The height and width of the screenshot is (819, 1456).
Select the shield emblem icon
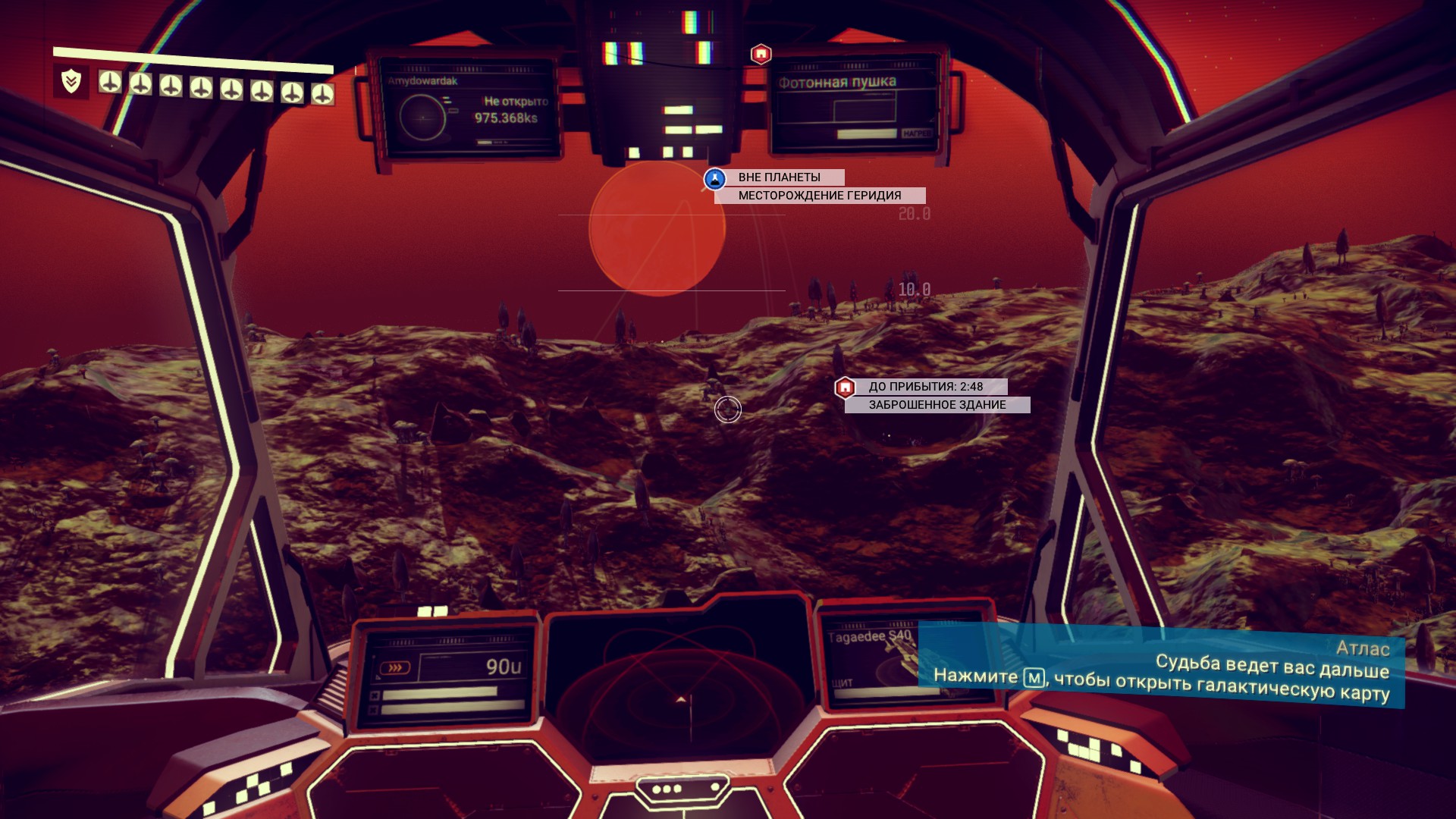[x=71, y=81]
